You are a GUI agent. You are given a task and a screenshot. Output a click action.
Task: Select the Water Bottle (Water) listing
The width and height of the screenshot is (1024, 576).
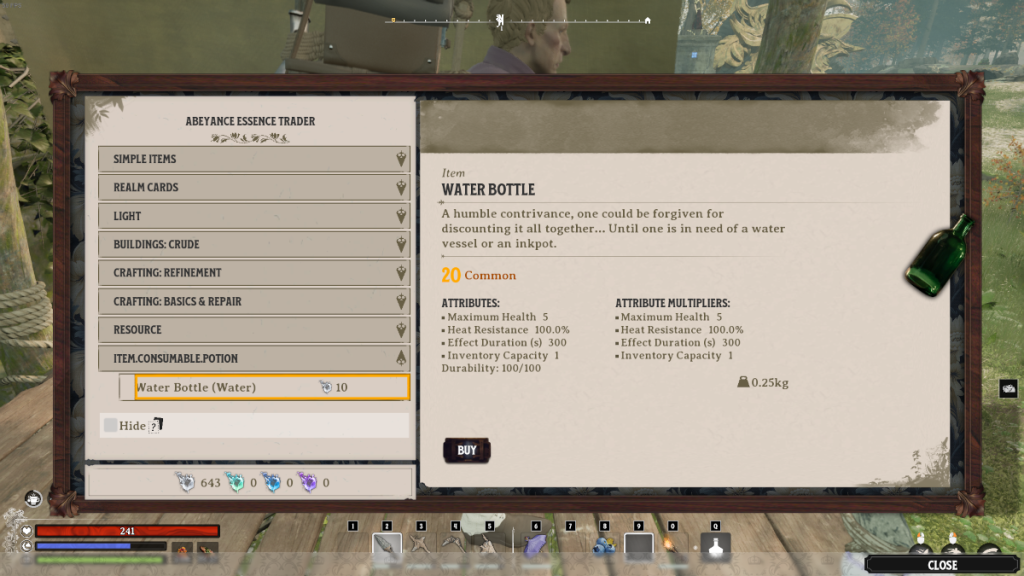pyautogui.click(x=271, y=387)
